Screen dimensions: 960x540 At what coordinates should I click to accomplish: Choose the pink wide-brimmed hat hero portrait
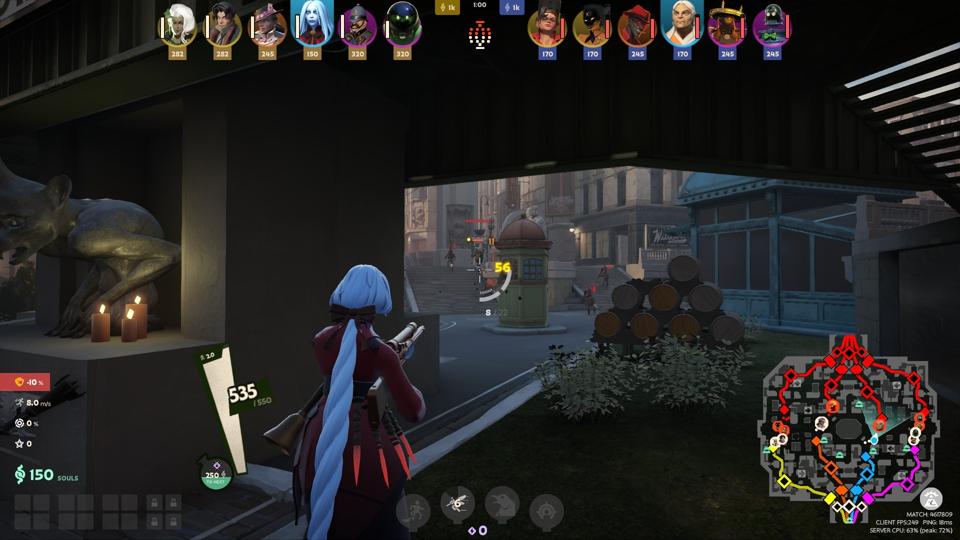[267, 24]
